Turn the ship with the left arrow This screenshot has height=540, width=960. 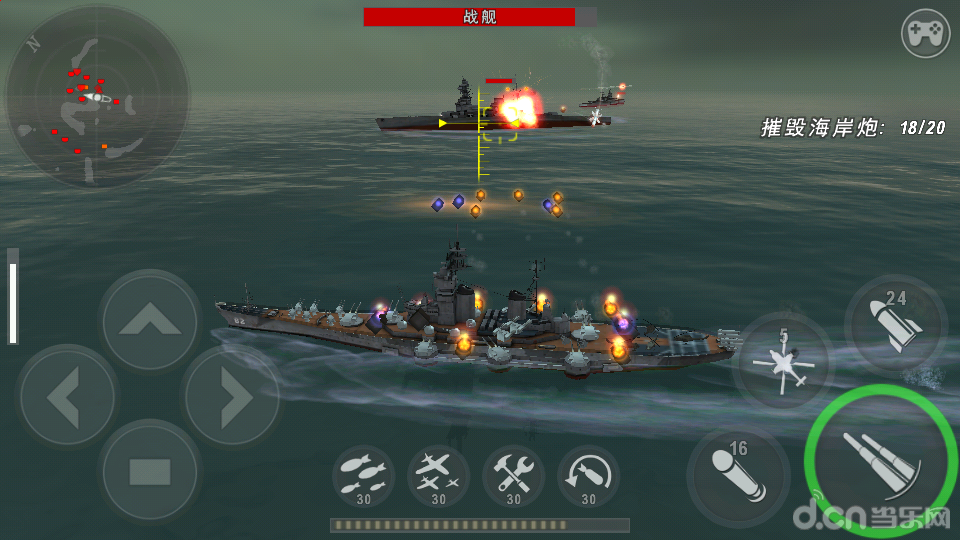(65, 396)
